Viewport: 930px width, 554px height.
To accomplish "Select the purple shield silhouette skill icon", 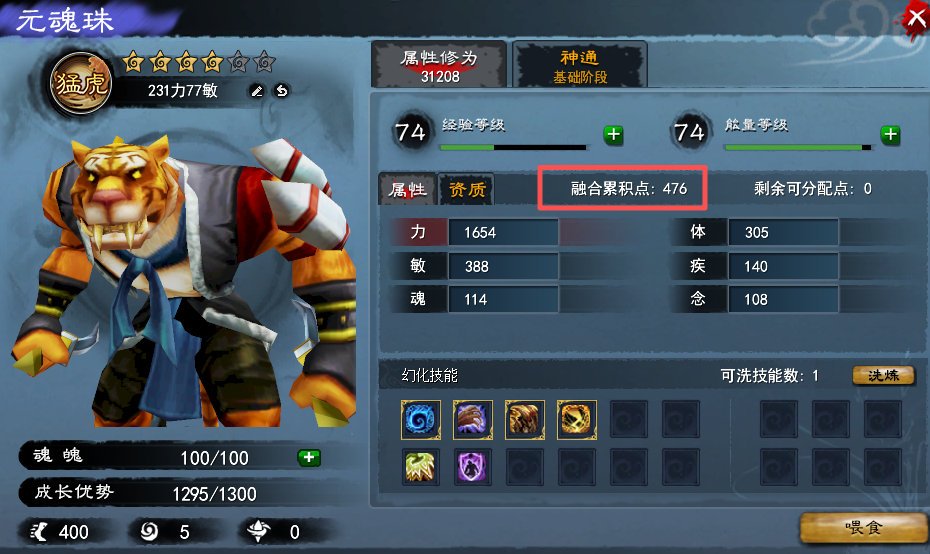I will point(473,467).
